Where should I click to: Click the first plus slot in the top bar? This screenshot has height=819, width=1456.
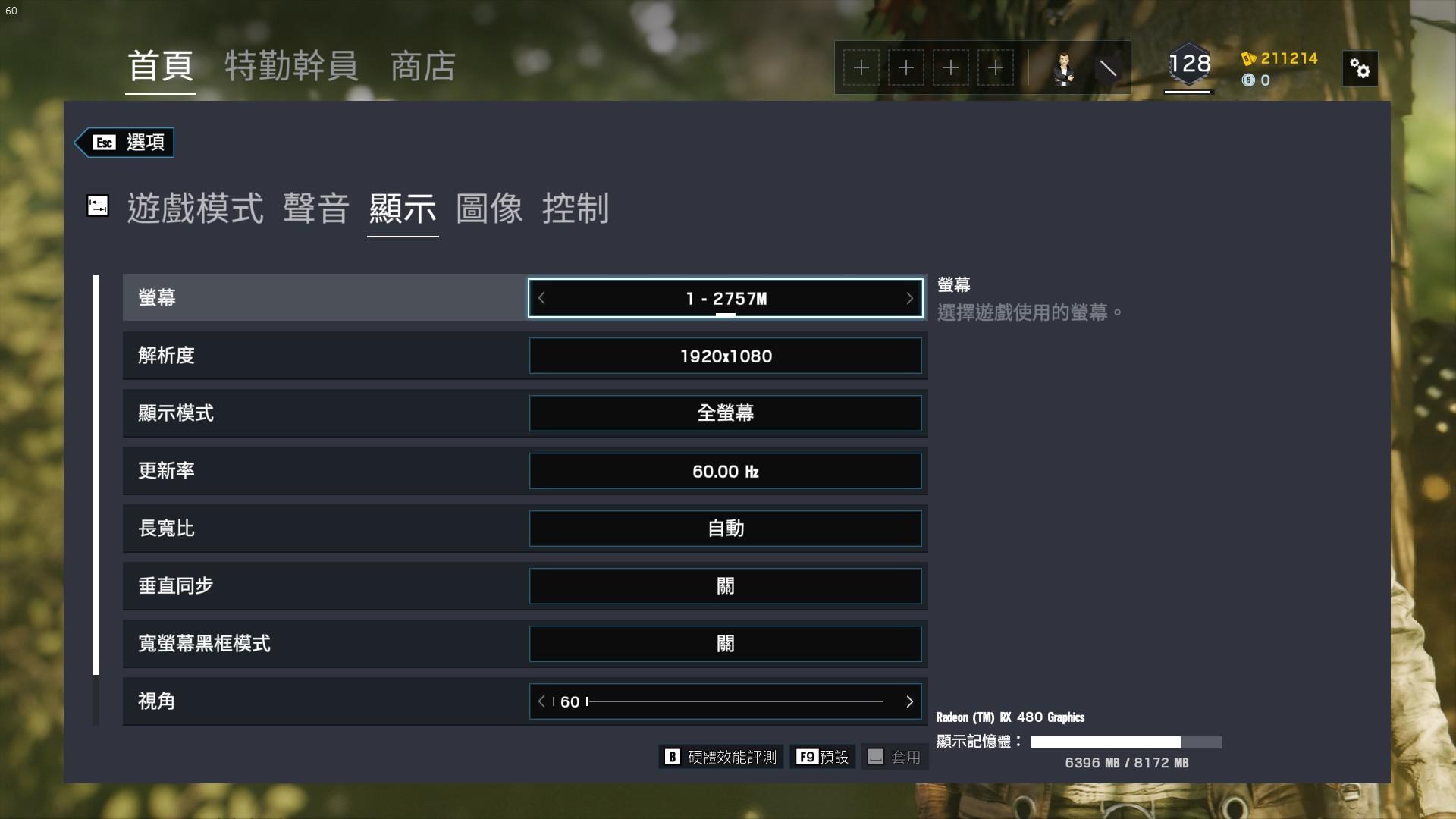(861, 67)
